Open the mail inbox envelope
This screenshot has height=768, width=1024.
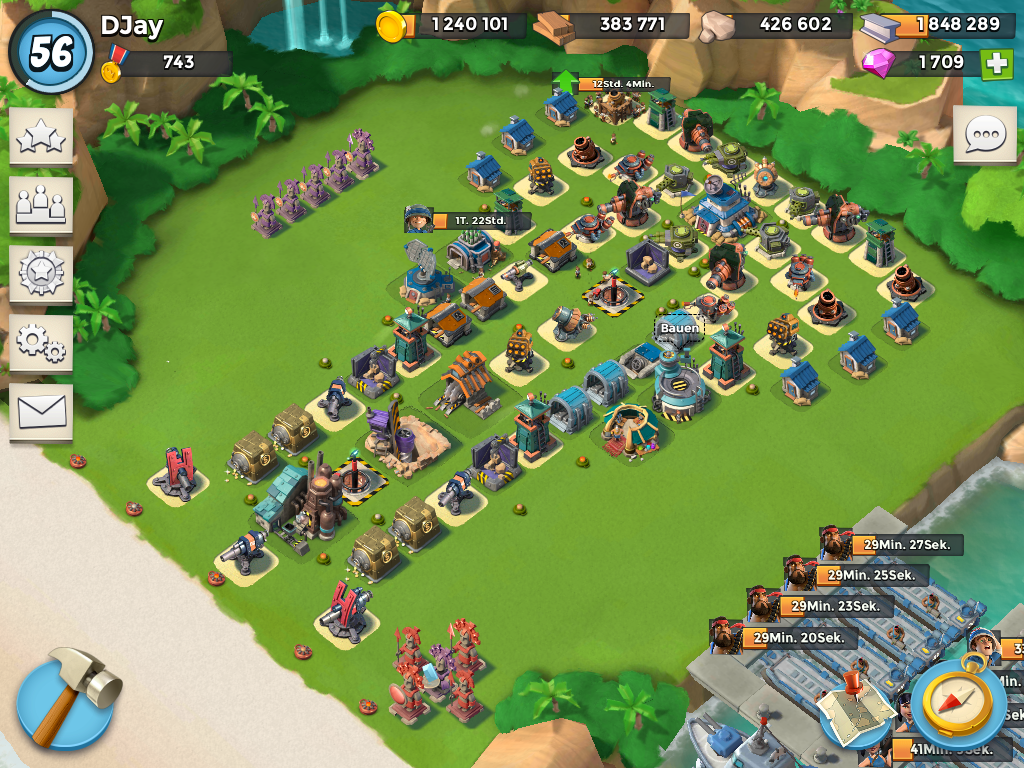pyautogui.click(x=41, y=410)
